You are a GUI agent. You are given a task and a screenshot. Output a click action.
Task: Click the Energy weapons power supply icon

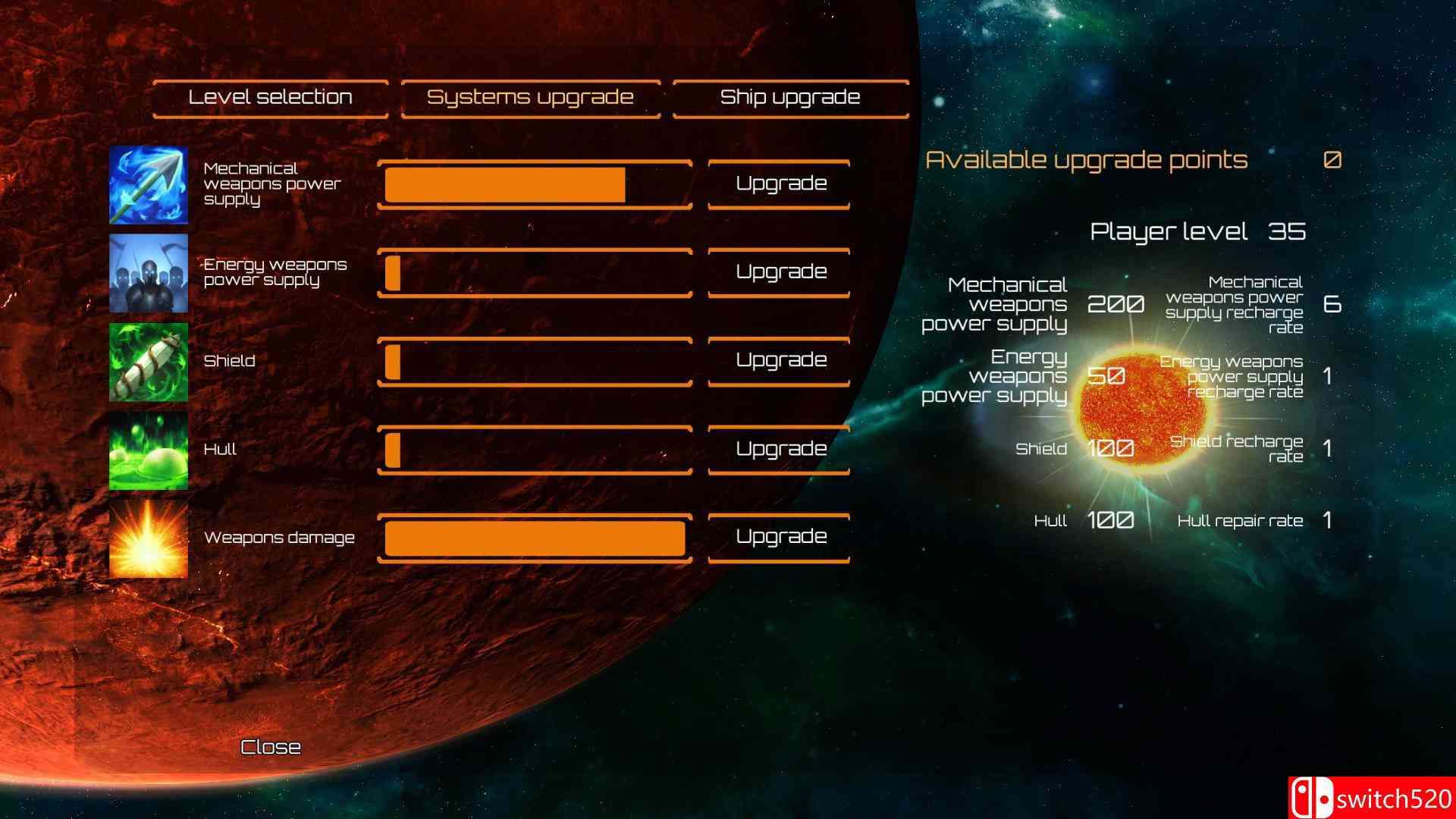[149, 272]
